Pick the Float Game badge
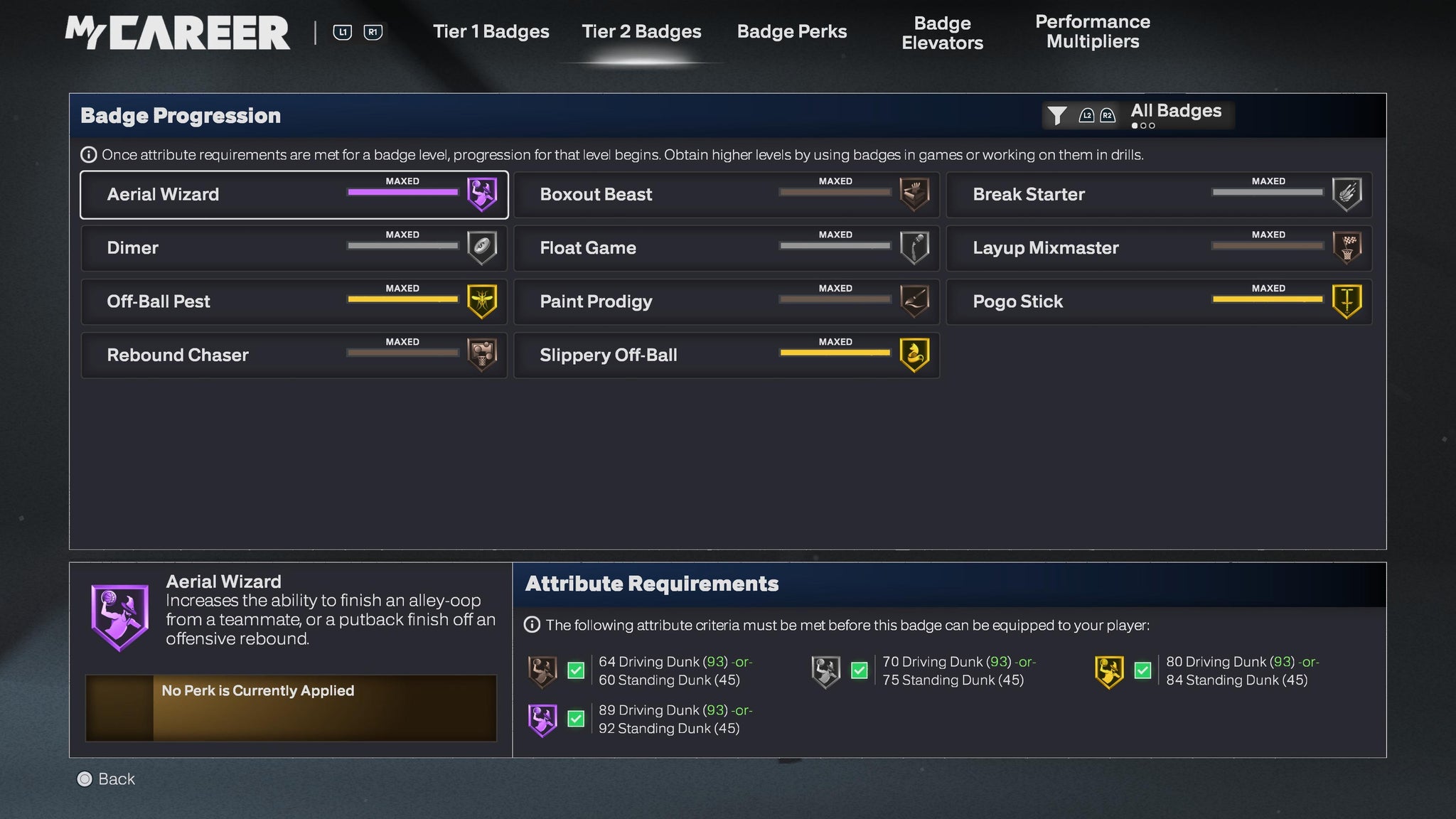The width and height of the screenshot is (1456, 819). coord(726,248)
